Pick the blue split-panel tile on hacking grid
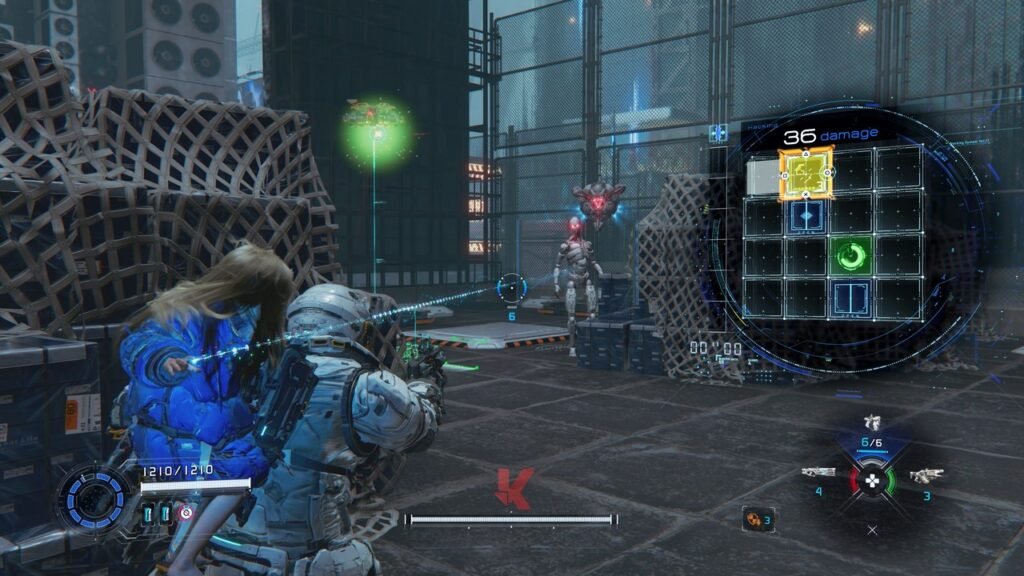The height and width of the screenshot is (576, 1024). click(x=851, y=297)
